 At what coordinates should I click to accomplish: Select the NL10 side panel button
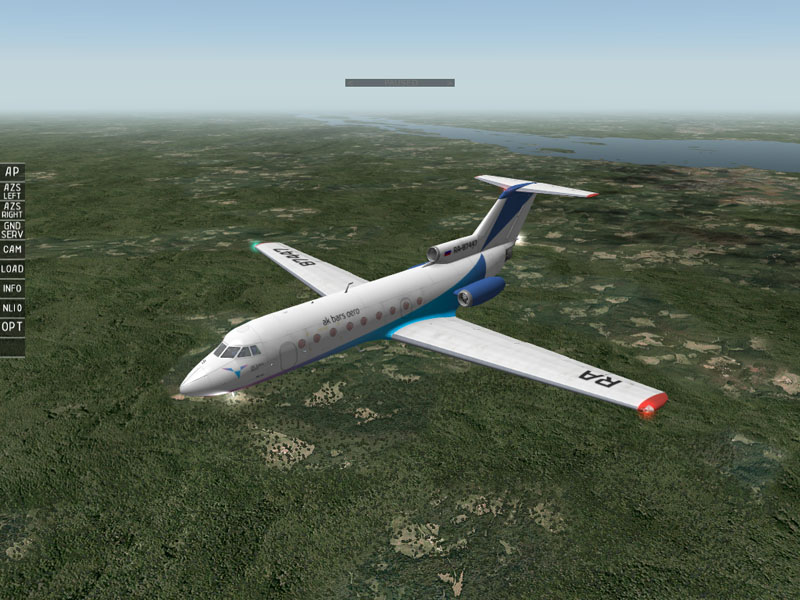pos(12,308)
